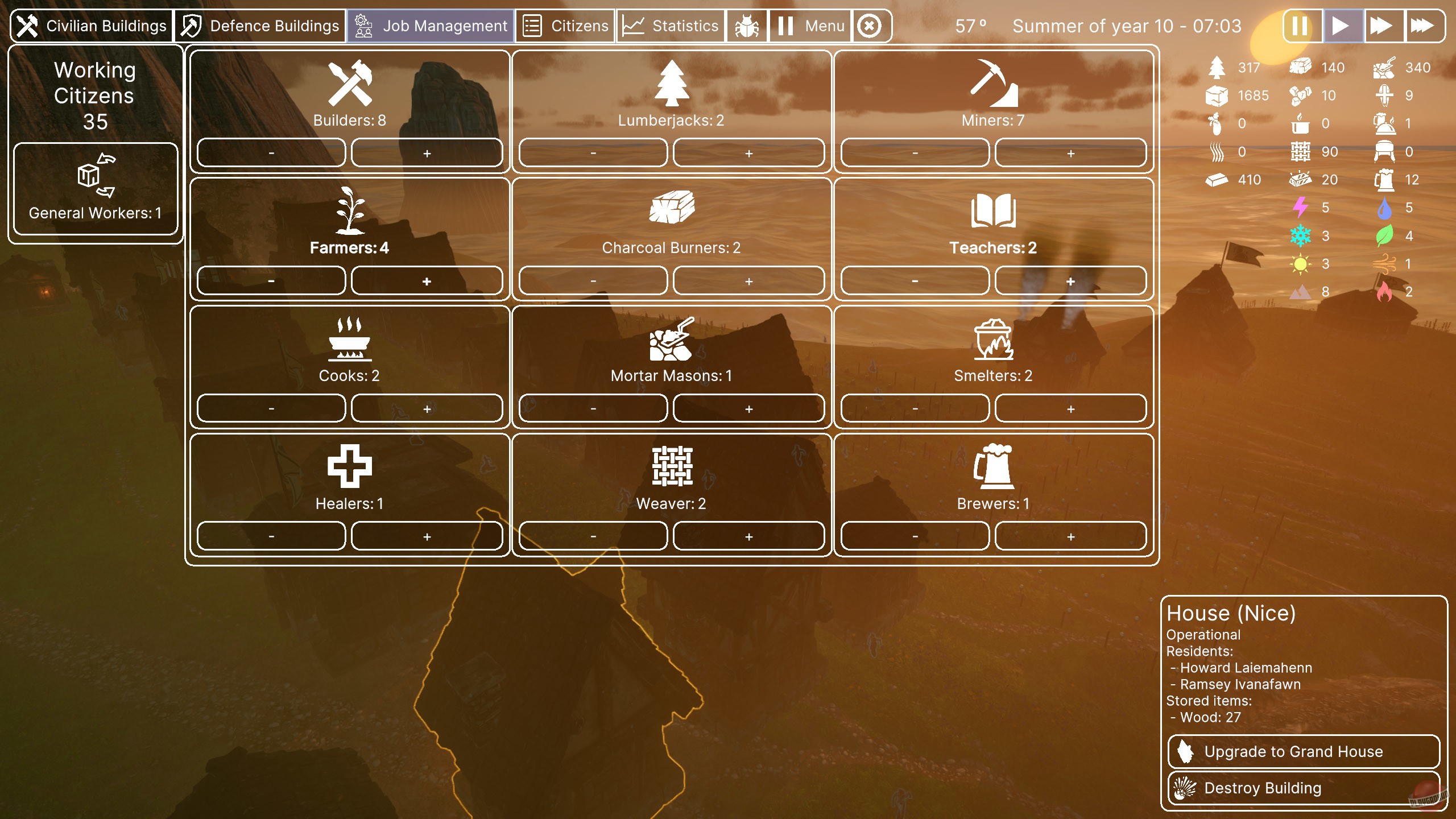This screenshot has width=1456, height=819.
Task: Click the bug report icon
Action: [746, 25]
